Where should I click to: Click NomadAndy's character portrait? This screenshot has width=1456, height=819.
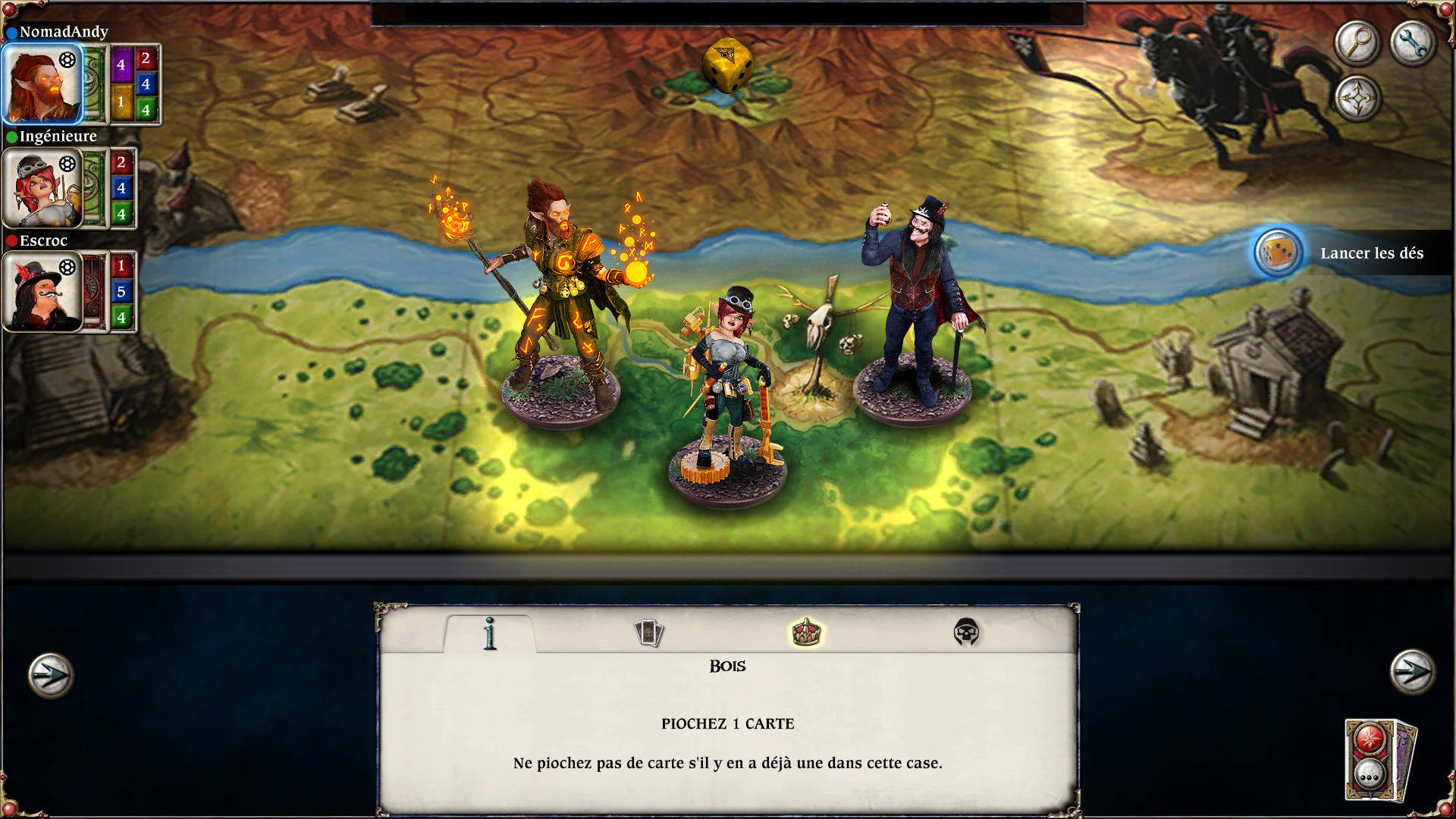point(42,83)
